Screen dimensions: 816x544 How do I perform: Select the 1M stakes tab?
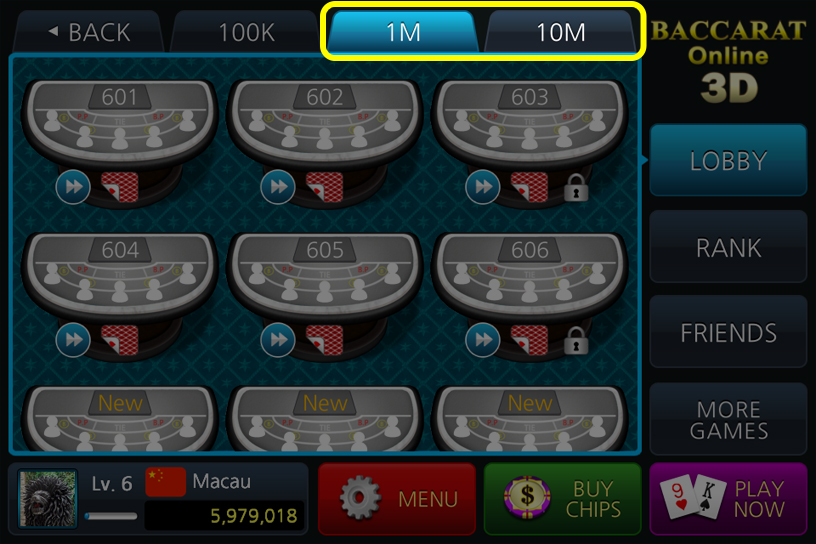click(x=404, y=32)
